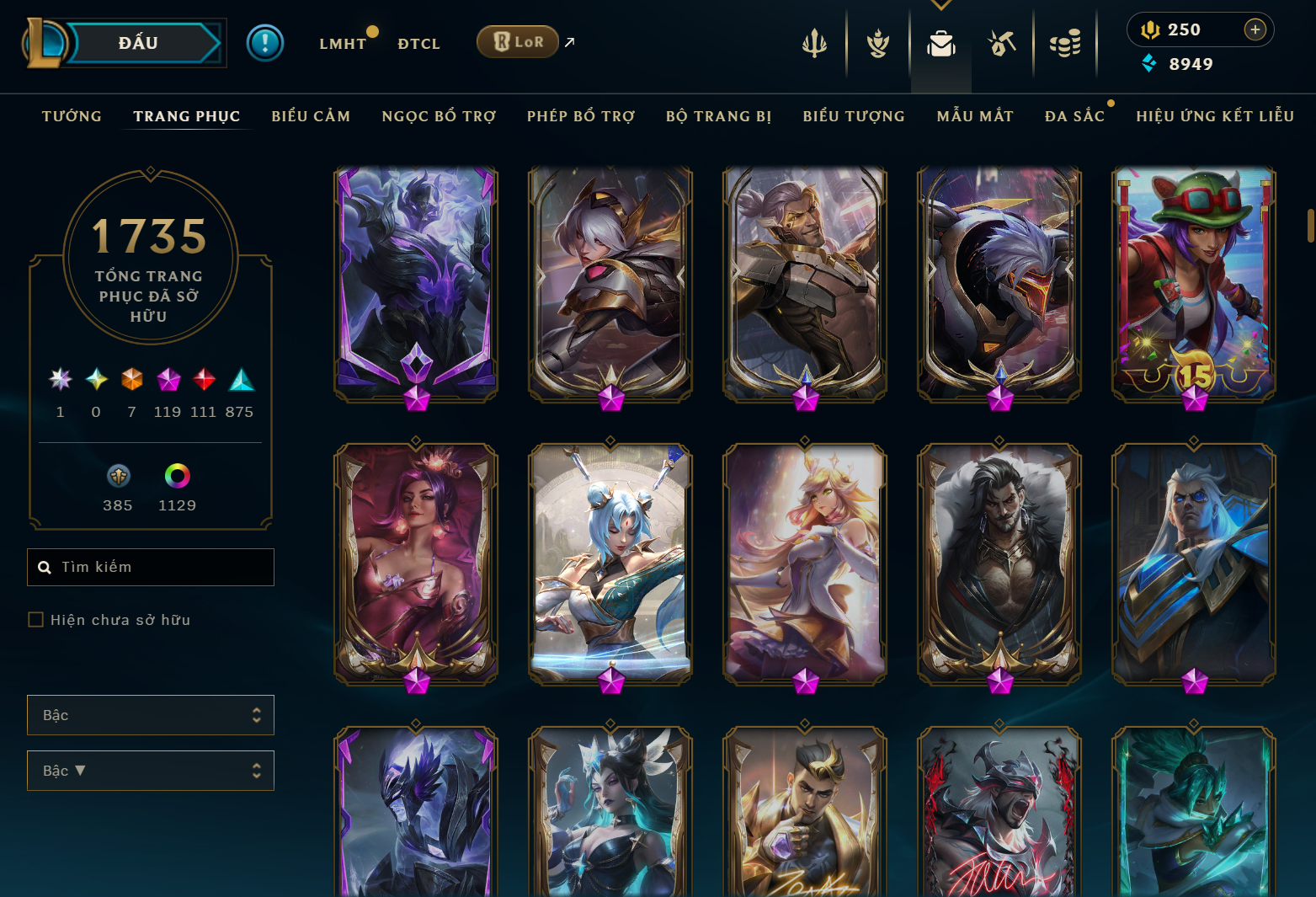Screen dimensions: 1316x897
Task: Click the blue exclamation notification icon
Action: (x=265, y=42)
